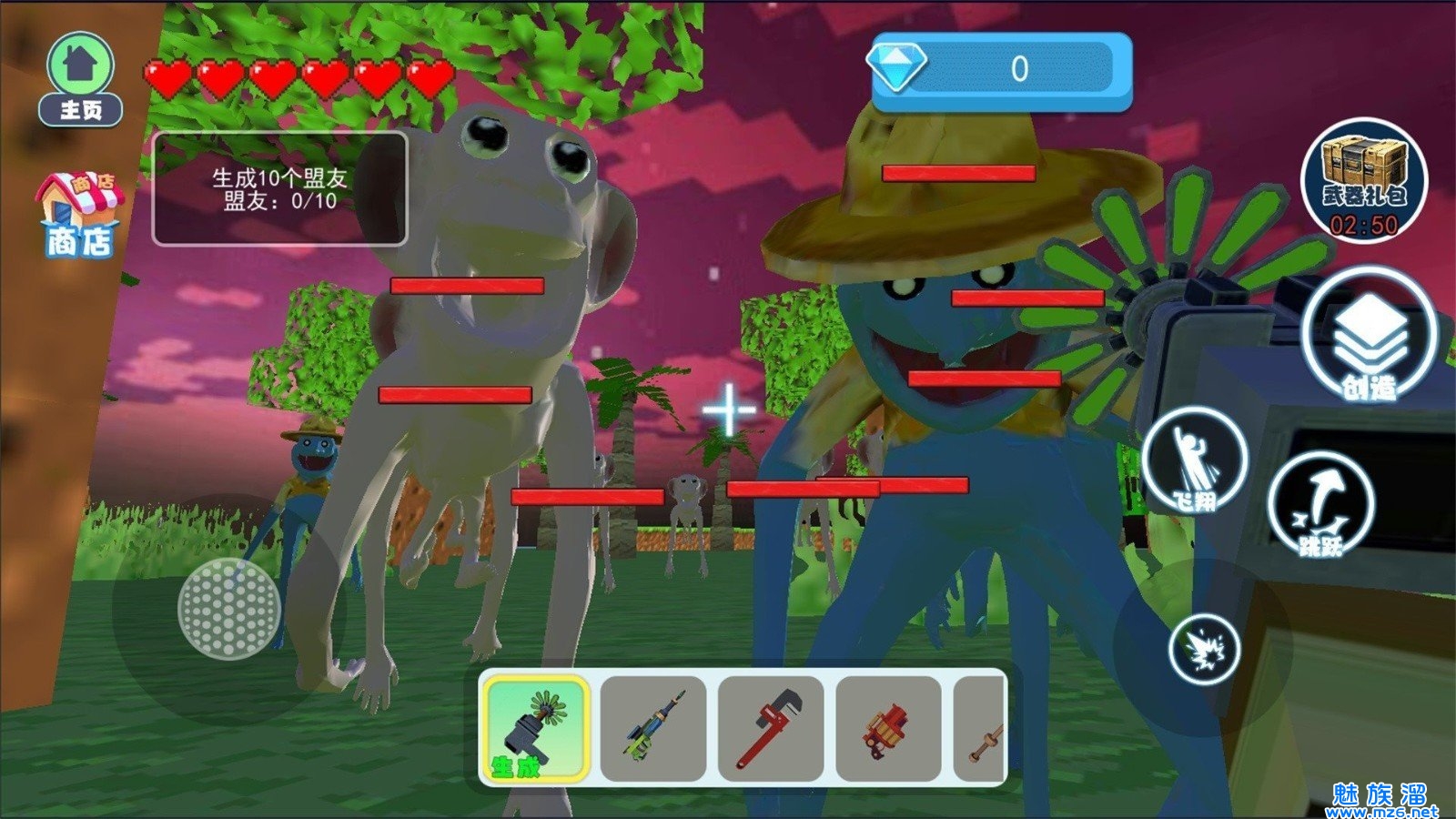Fire using the attack burst button

coord(1204,650)
